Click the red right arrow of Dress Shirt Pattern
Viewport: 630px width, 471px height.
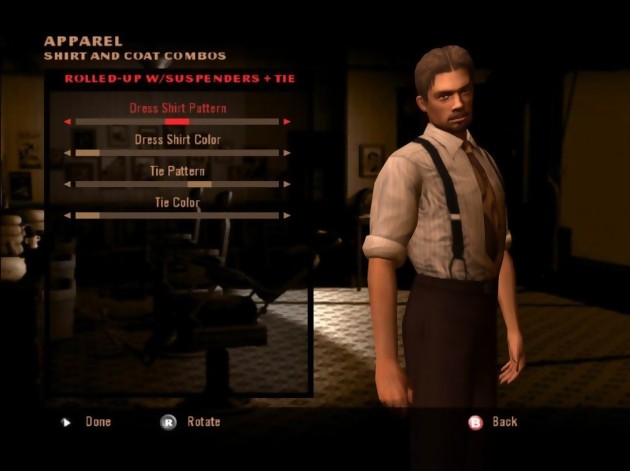tap(288, 122)
